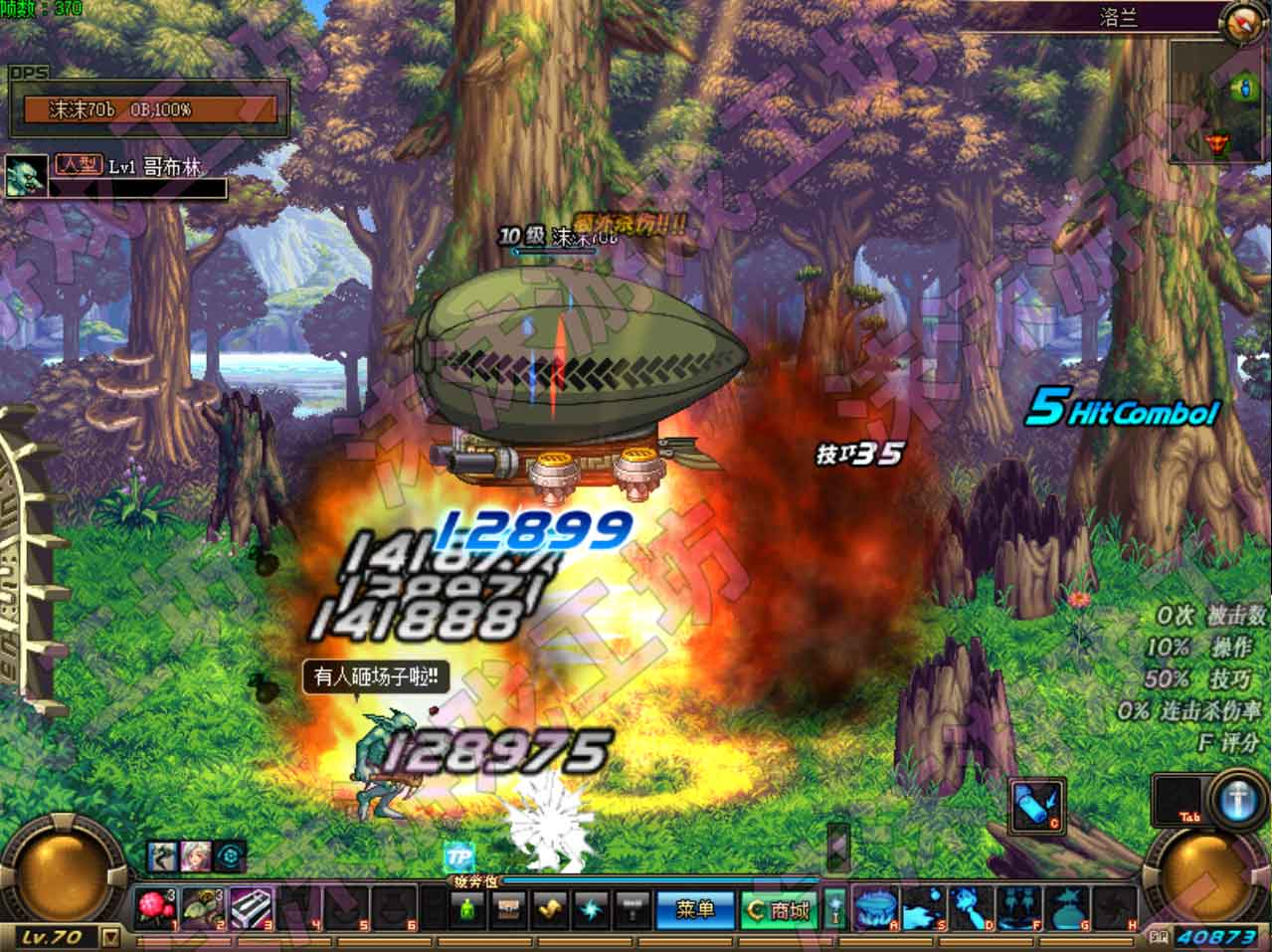
Task: Open the dungeon minimap
Action: click(x=1219, y=101)
